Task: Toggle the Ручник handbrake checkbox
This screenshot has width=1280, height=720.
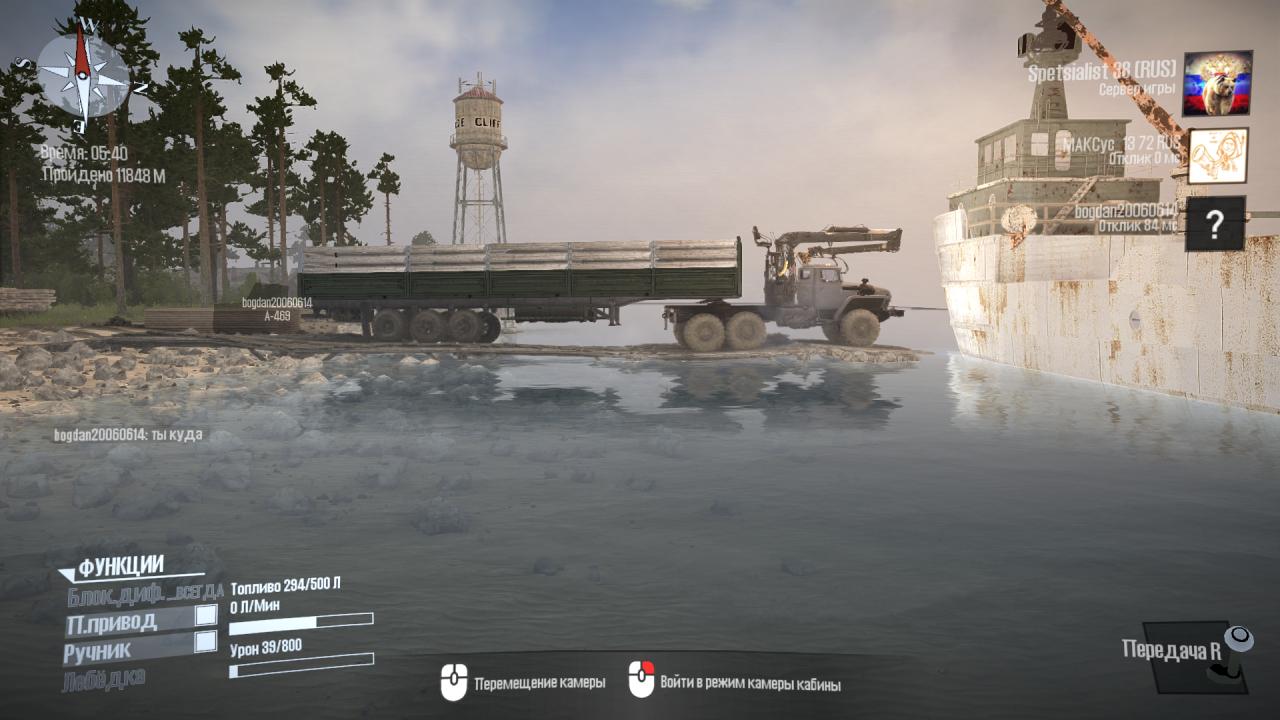Action: click(x=205, y=641)
